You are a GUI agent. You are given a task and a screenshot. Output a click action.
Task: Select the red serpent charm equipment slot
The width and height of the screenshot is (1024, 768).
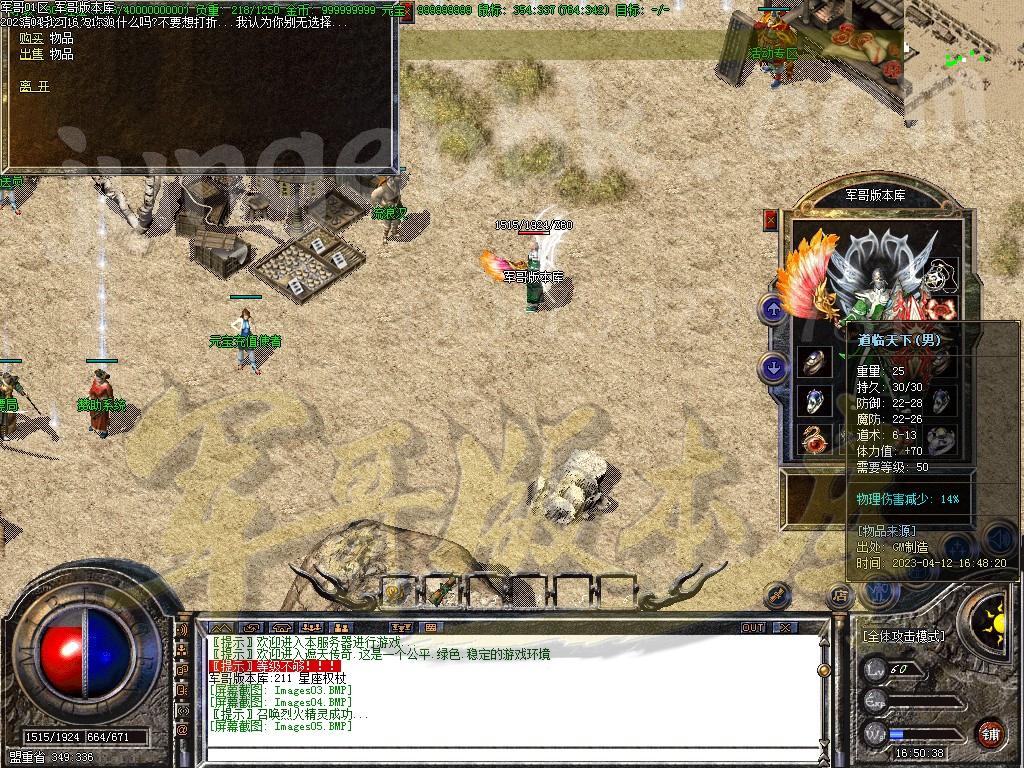click(x=815, y=439)
